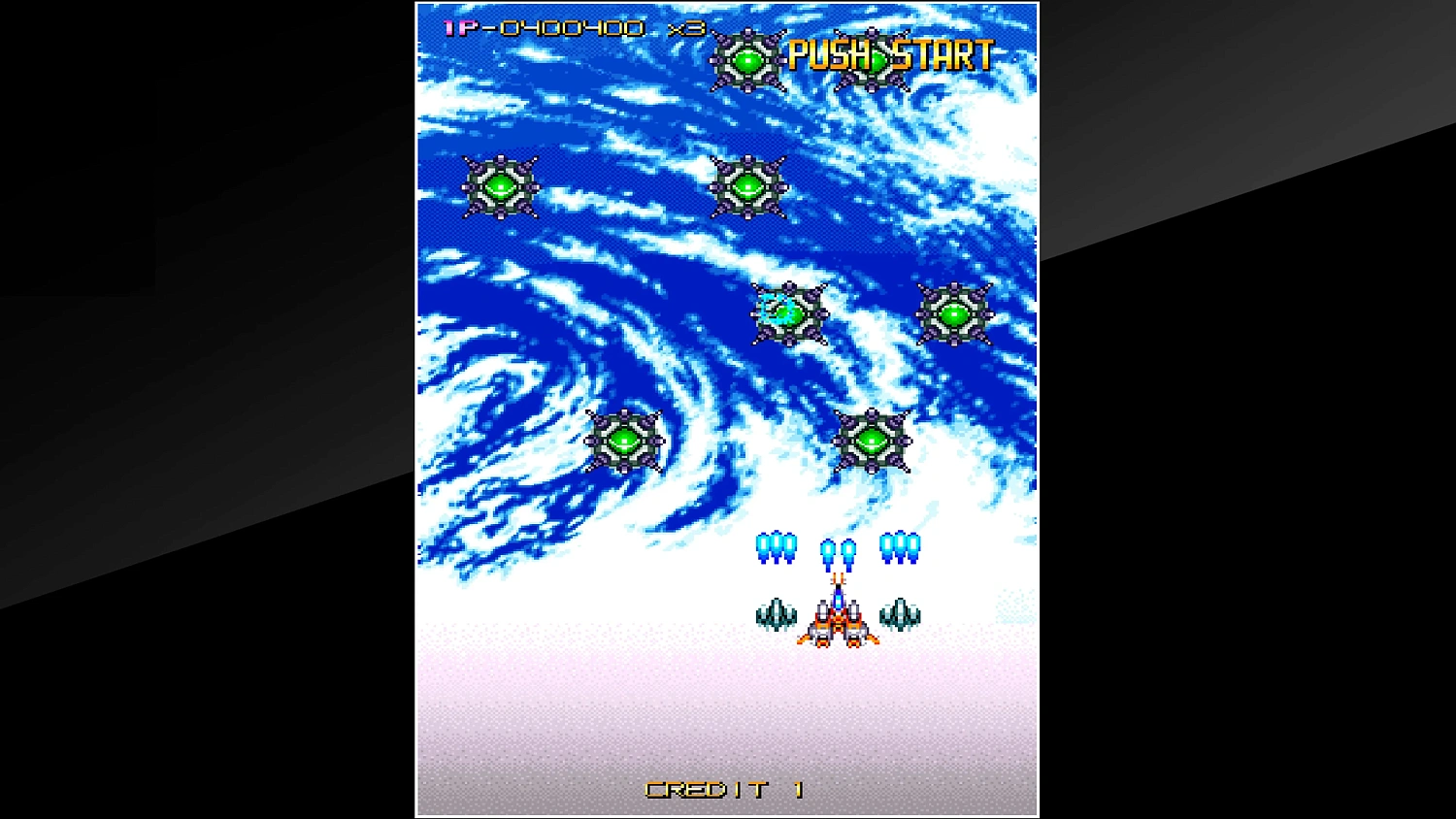This screenshot has width=1456, height=819.
Task: Target the mine enemy on the right edge
Action: [952, 313]
